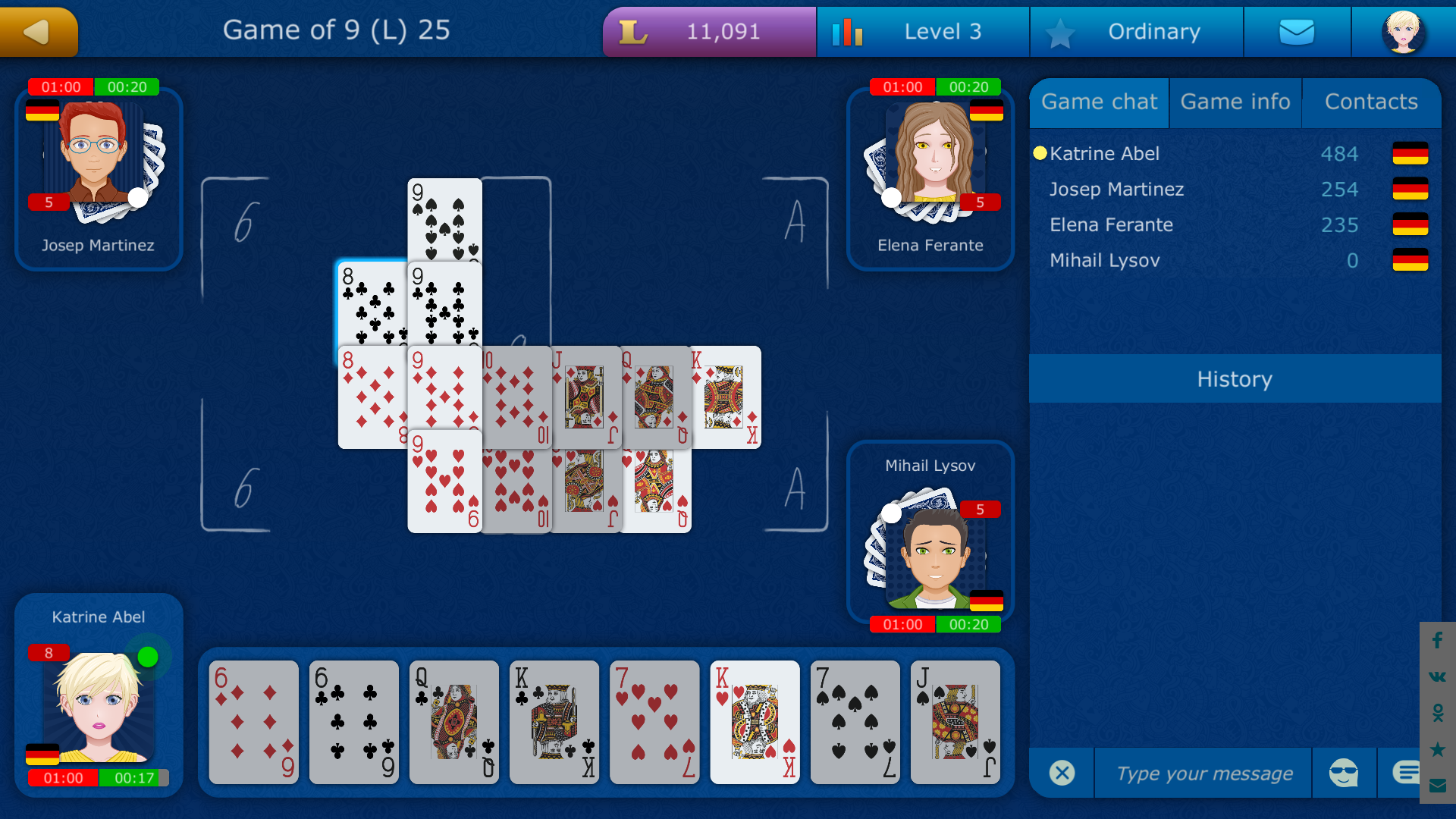Dismiss chat with the X button

[x=1062, y=772]
